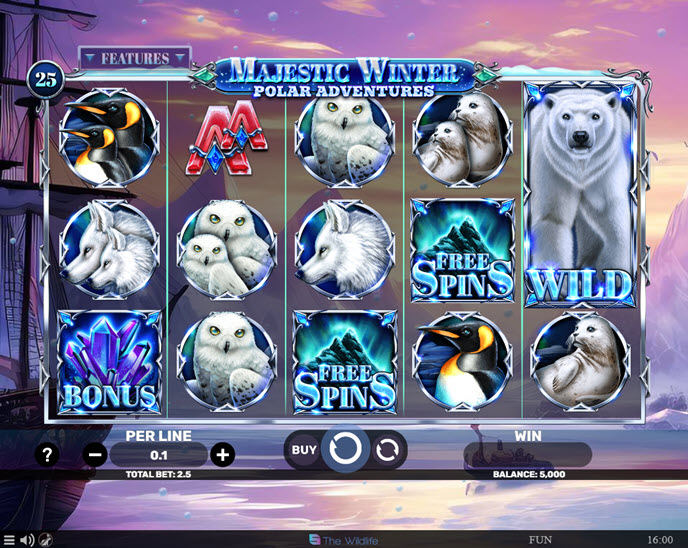Open the help question mark
This screenshot has height=548, width=688.
[x=46, y=455]
